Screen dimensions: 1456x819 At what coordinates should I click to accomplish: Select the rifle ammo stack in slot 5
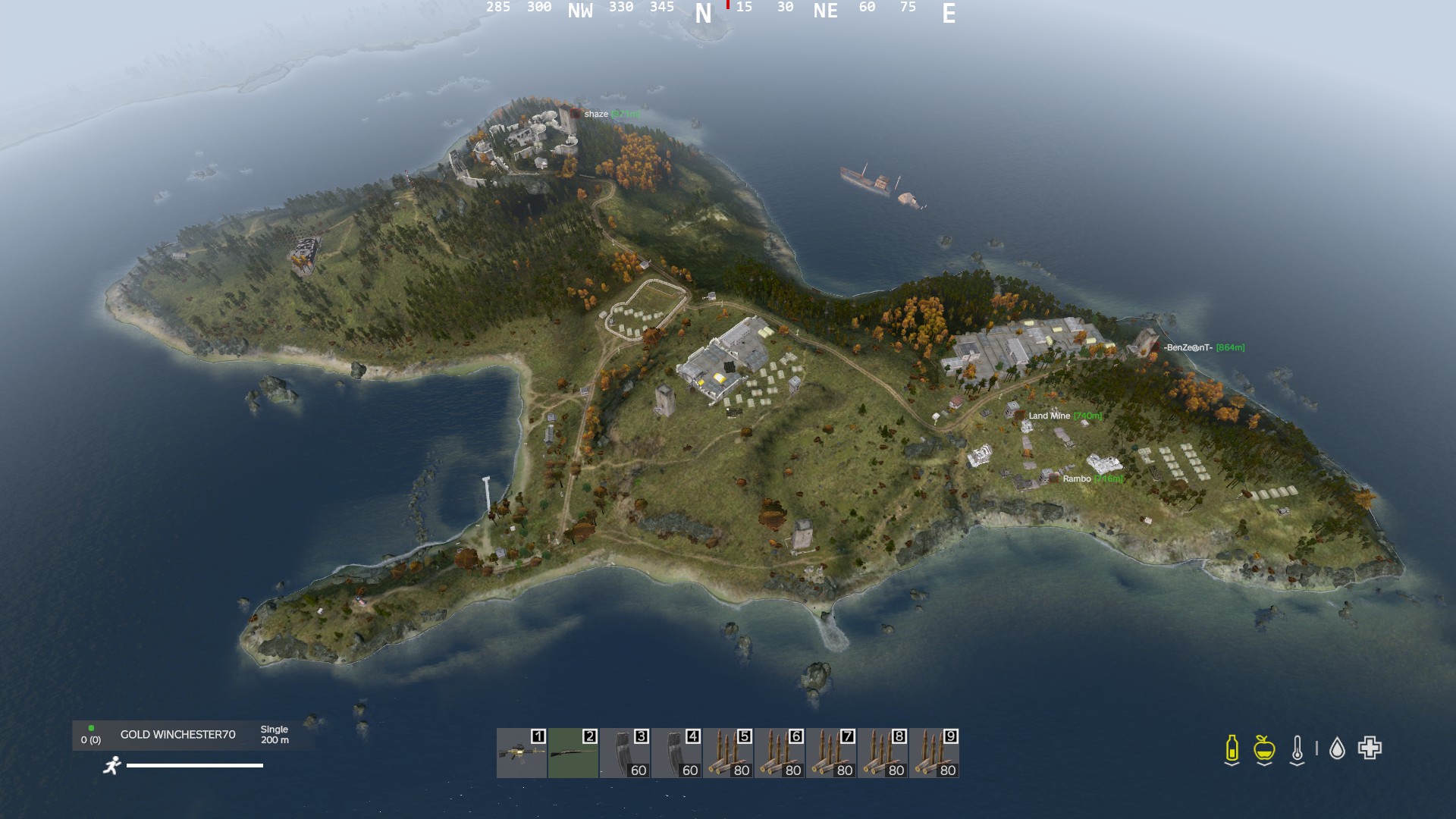pyautogui.click(x=728, y=753)
